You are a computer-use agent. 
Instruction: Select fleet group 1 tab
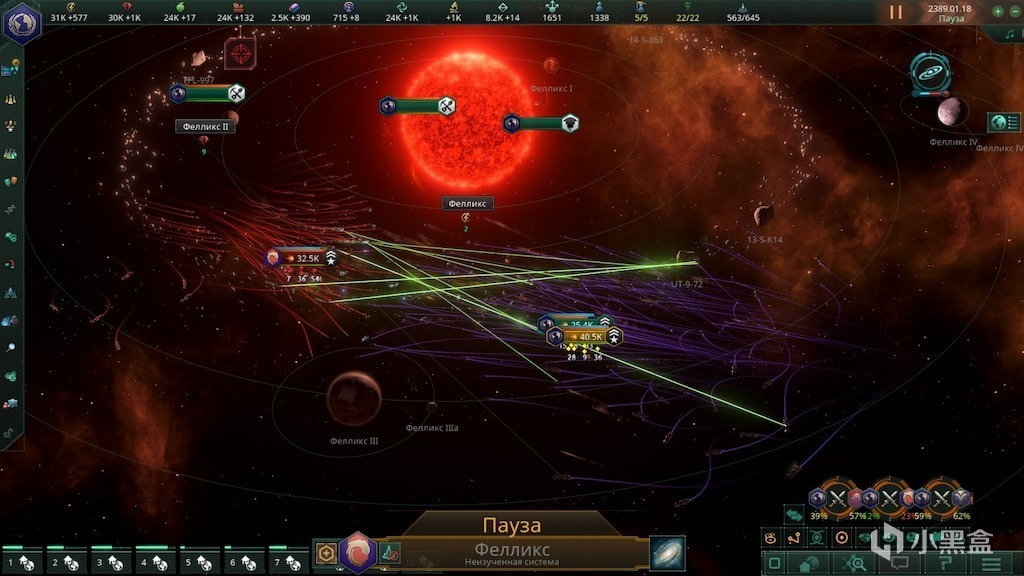(x=19, y=562)
